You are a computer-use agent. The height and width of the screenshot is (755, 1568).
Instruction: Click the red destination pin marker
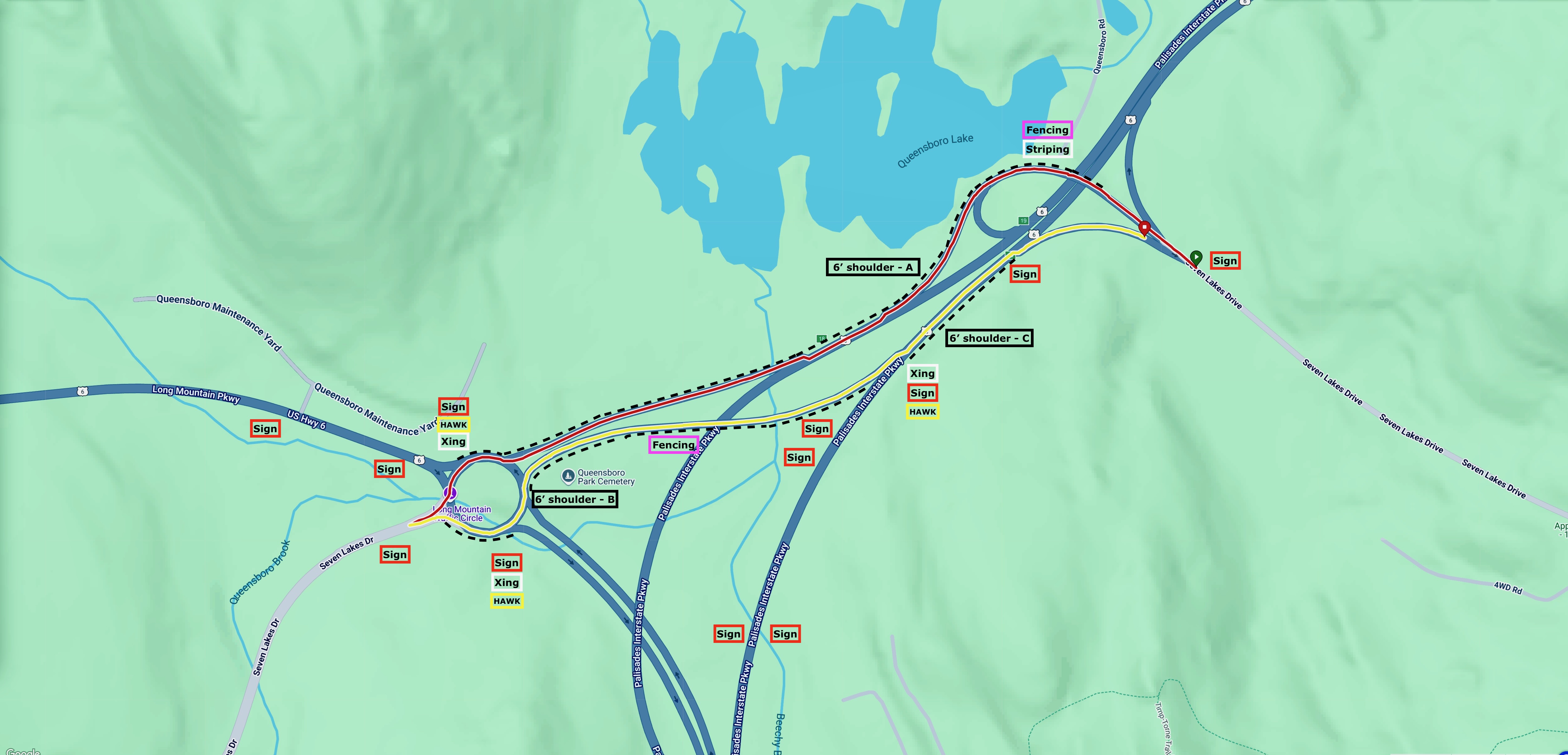click(x=1144, y=228)
